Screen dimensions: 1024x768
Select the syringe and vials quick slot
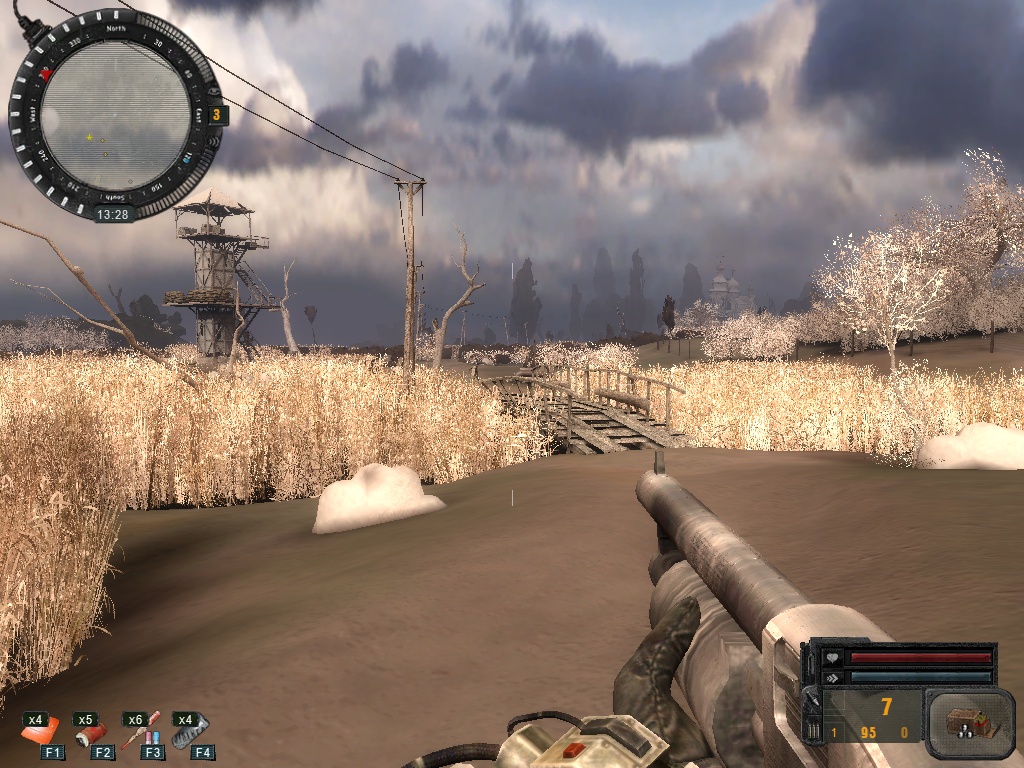point(141,731)
